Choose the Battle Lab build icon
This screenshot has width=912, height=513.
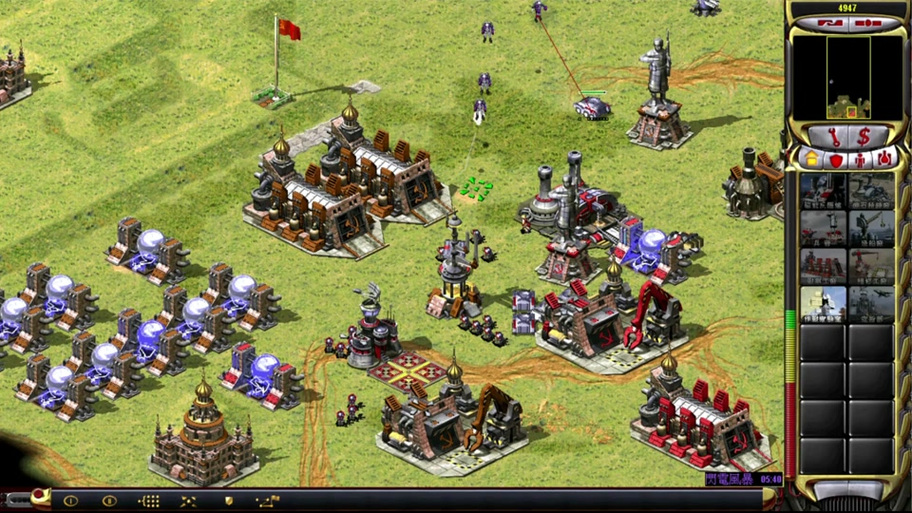pos(822,303)
